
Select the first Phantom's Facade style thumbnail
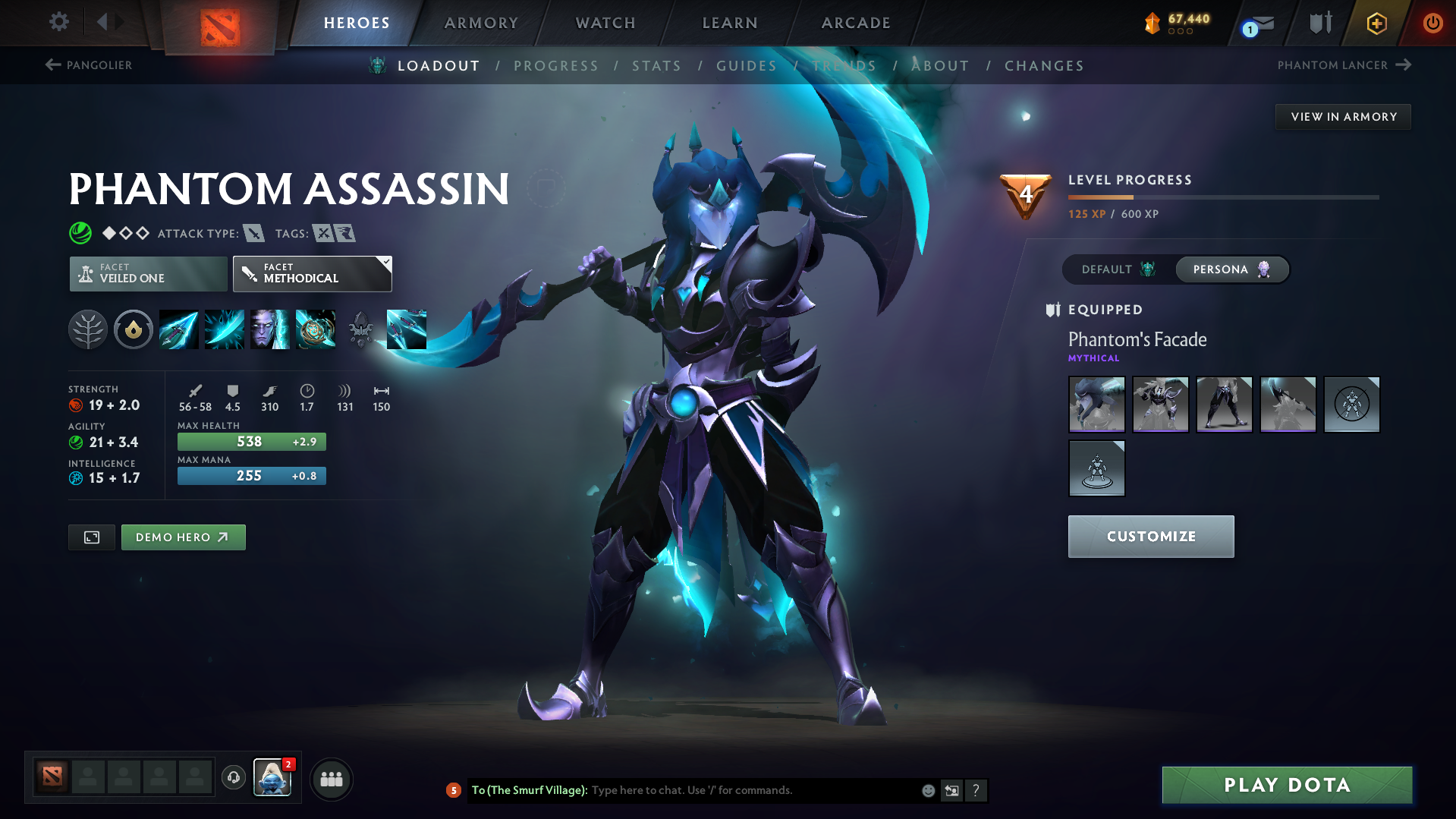point(1096,405)
